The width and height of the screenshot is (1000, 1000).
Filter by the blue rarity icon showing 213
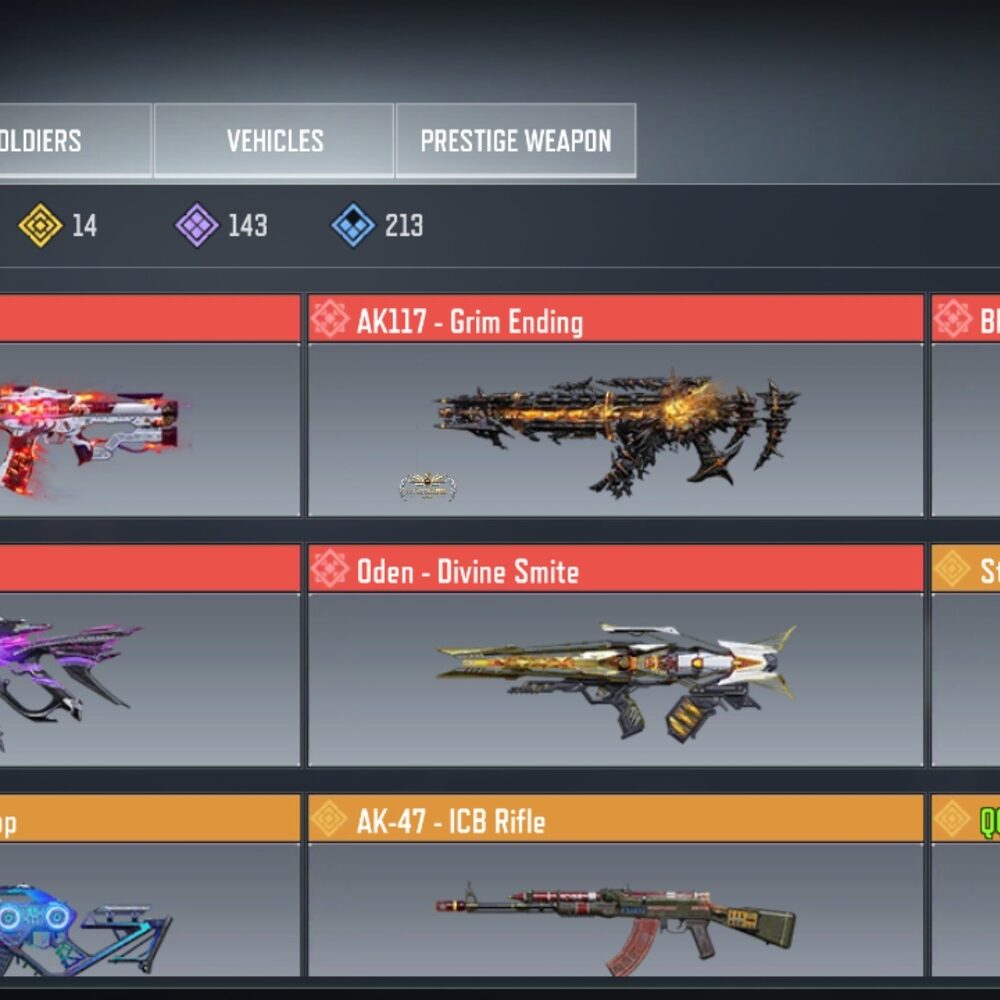pos(353,225)
